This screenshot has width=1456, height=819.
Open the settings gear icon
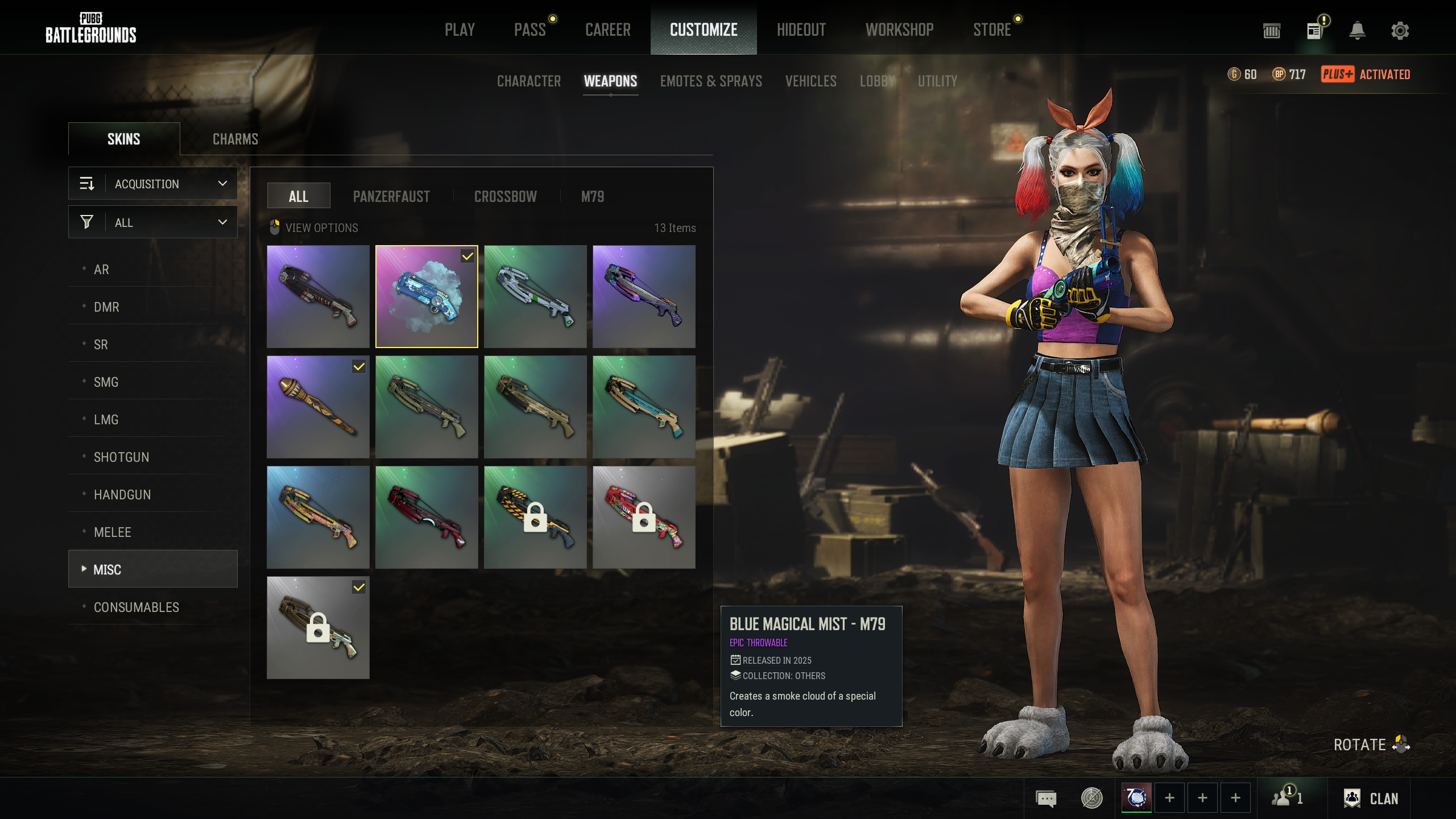1400,31
